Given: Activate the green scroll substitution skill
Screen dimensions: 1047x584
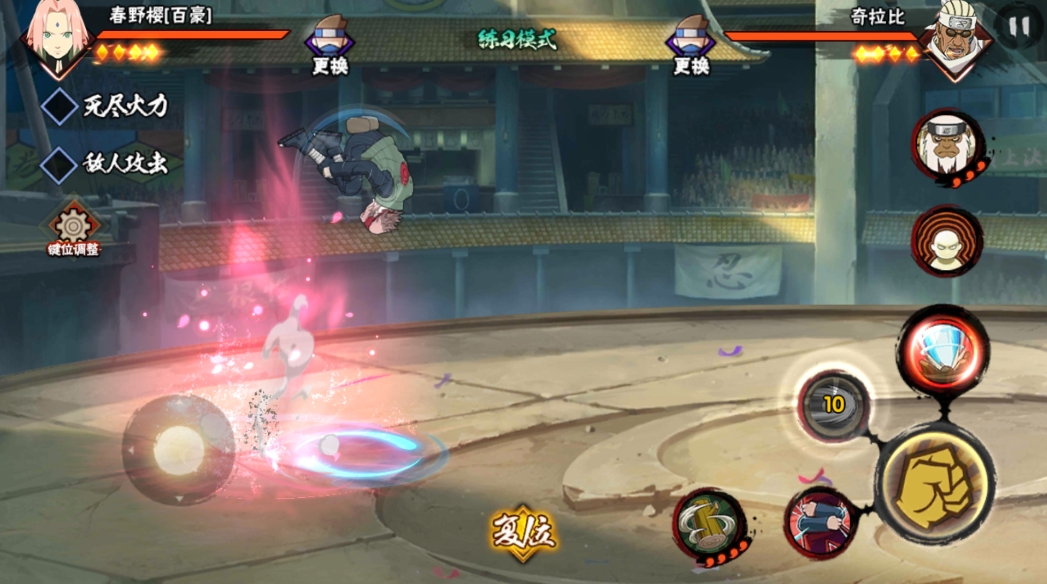Looking at the screenshot, I should 708,524.
